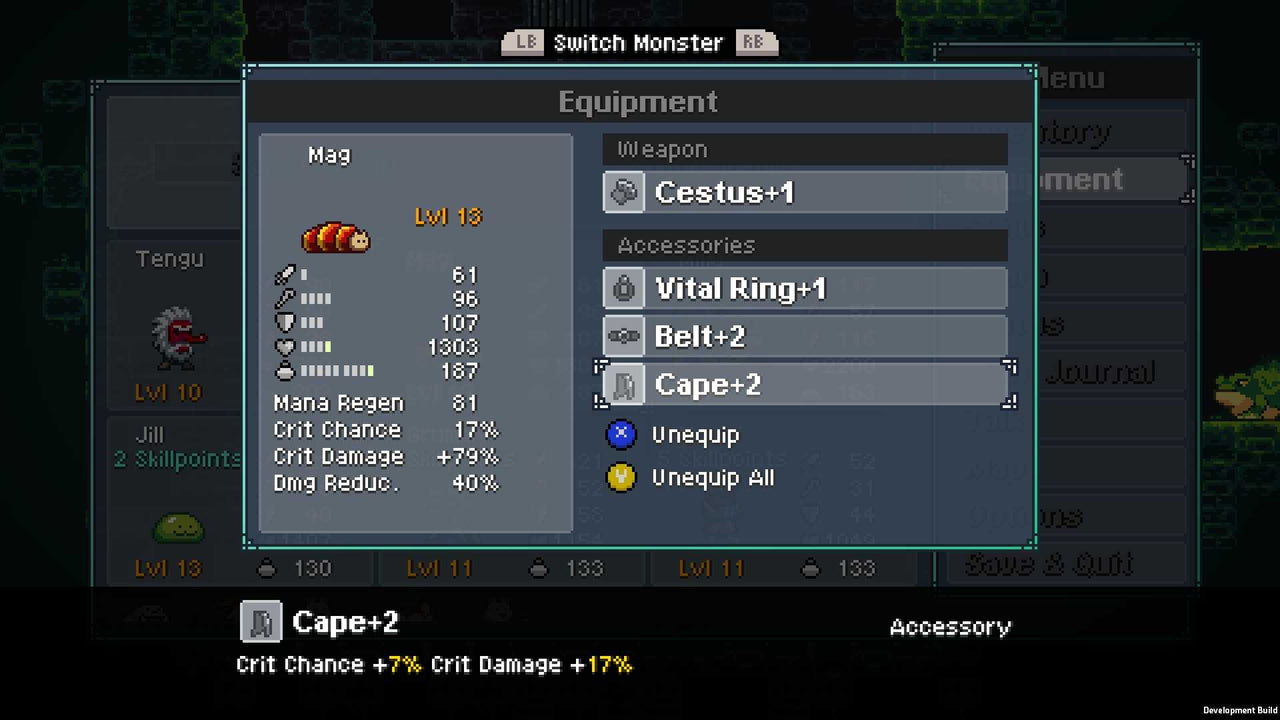Image resolution: width=1280 pixels, height=720 pixels.
Task: Click the cape icon beside Cape+2
Action: tap(623, 384)
